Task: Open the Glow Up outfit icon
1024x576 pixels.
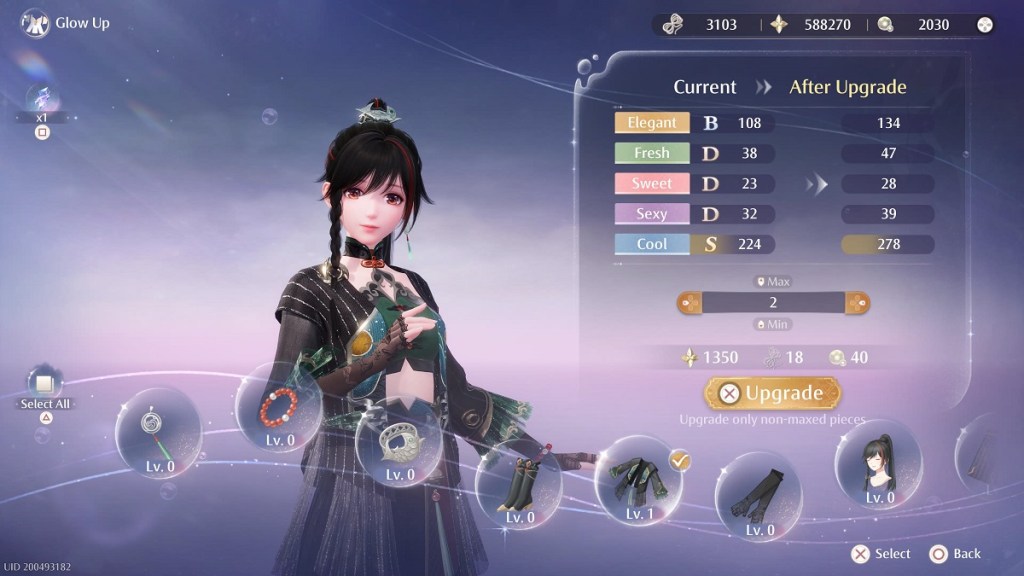Action: 35,23
